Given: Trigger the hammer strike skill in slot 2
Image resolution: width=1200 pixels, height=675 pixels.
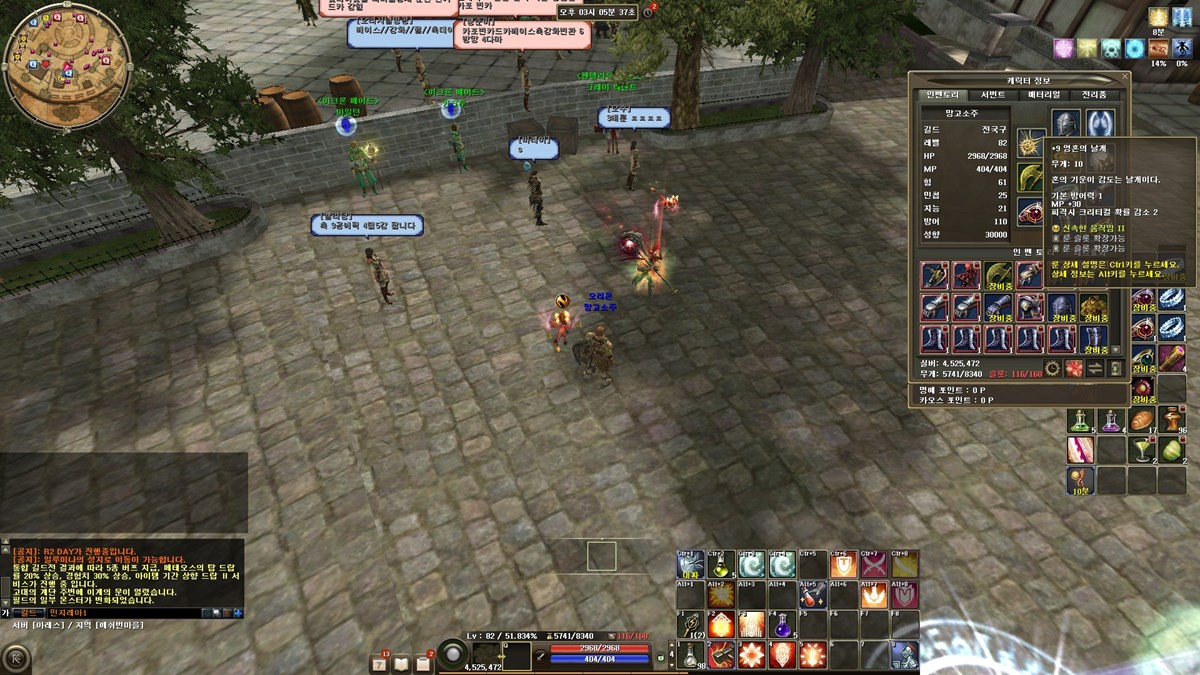Looking at the screenshot, I should coord(720,656).
